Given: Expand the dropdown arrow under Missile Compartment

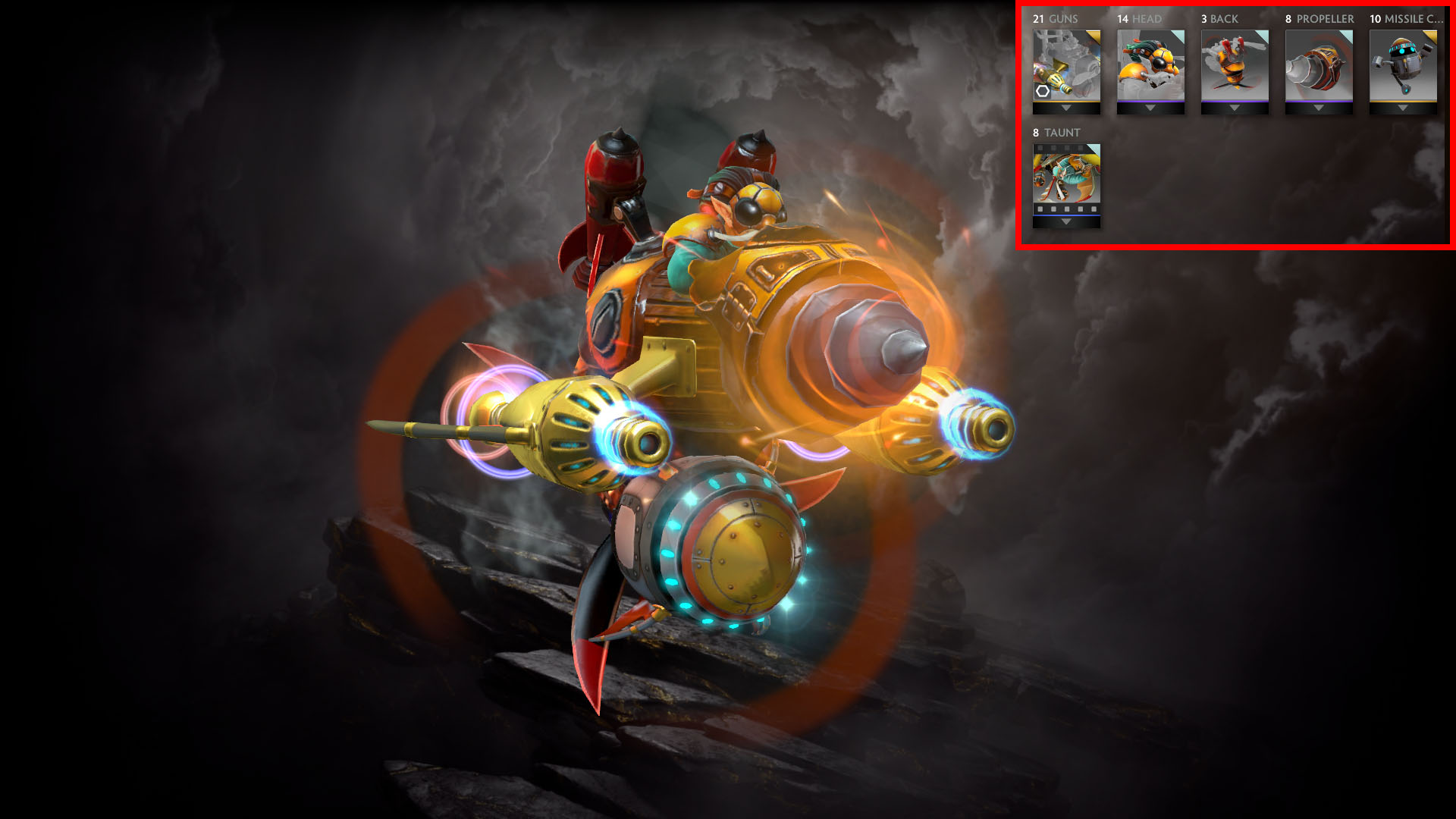Looking at the screenshot, I should pos(1403,108).
